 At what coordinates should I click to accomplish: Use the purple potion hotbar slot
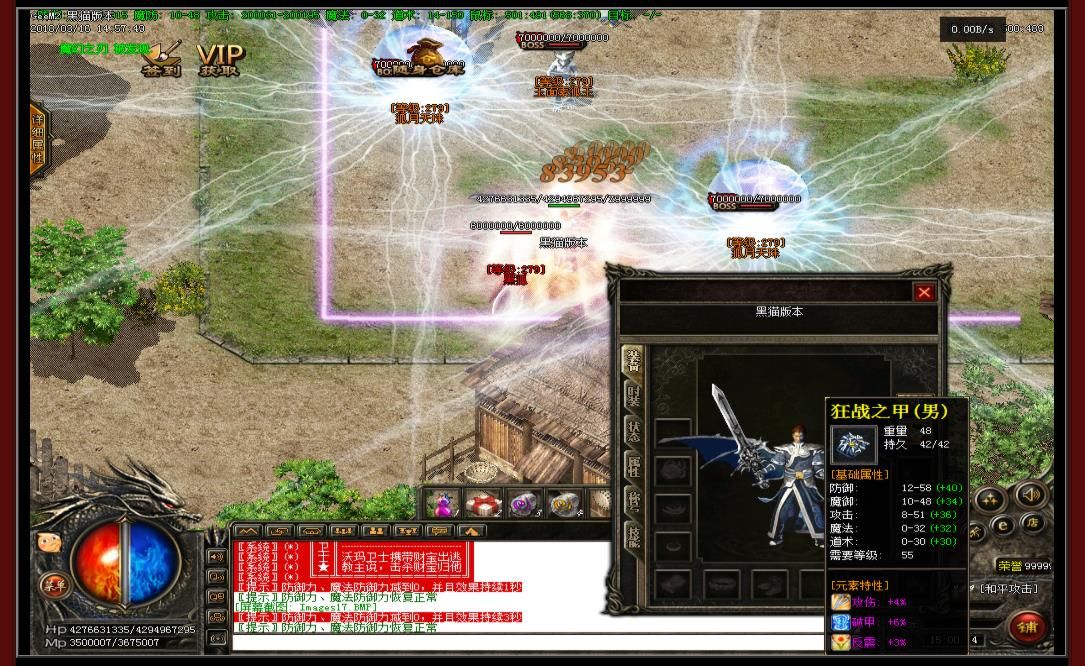[x=442, y=504]
